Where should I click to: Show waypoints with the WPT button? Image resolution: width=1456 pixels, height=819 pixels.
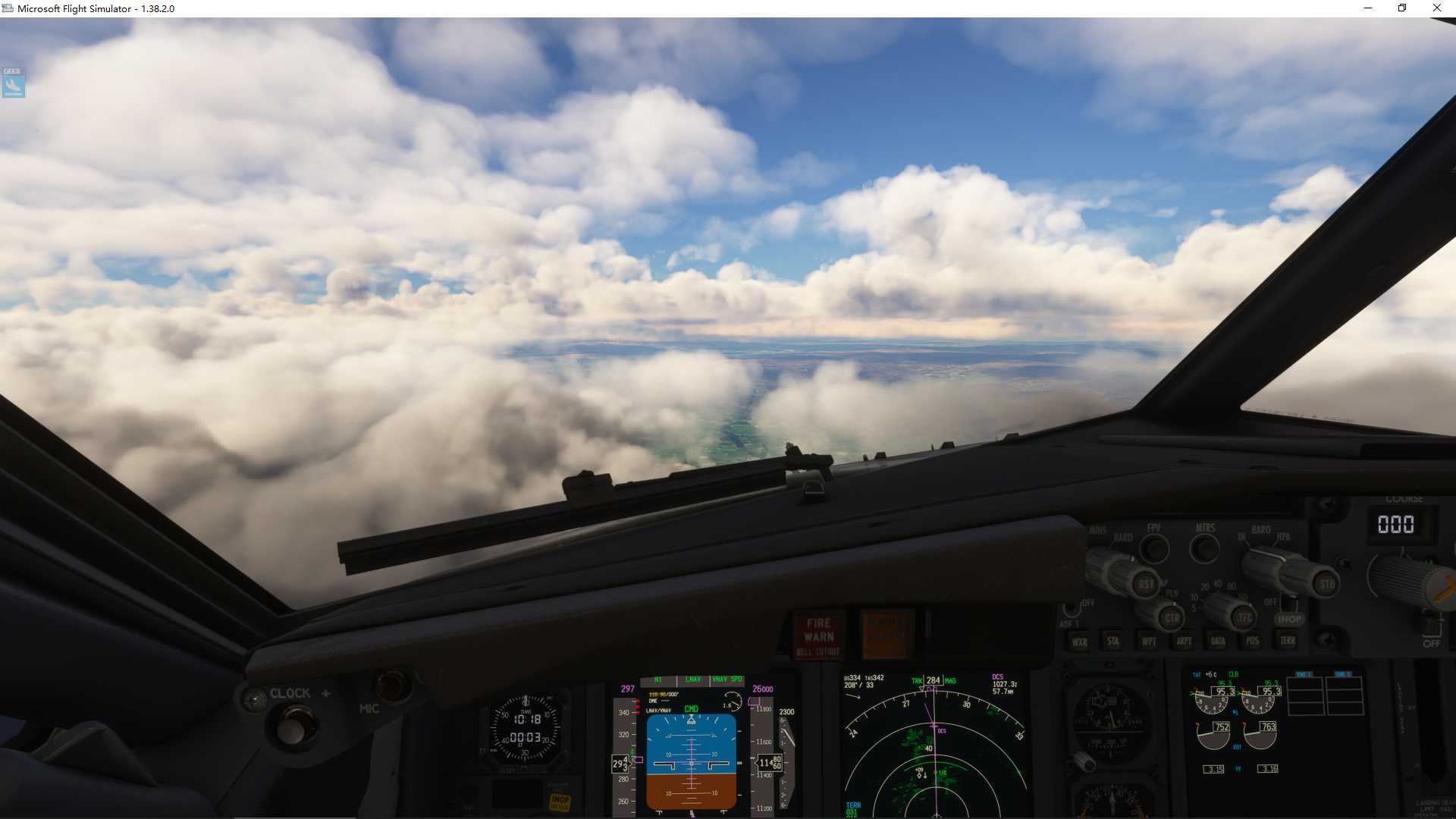tap(1150, 642)
